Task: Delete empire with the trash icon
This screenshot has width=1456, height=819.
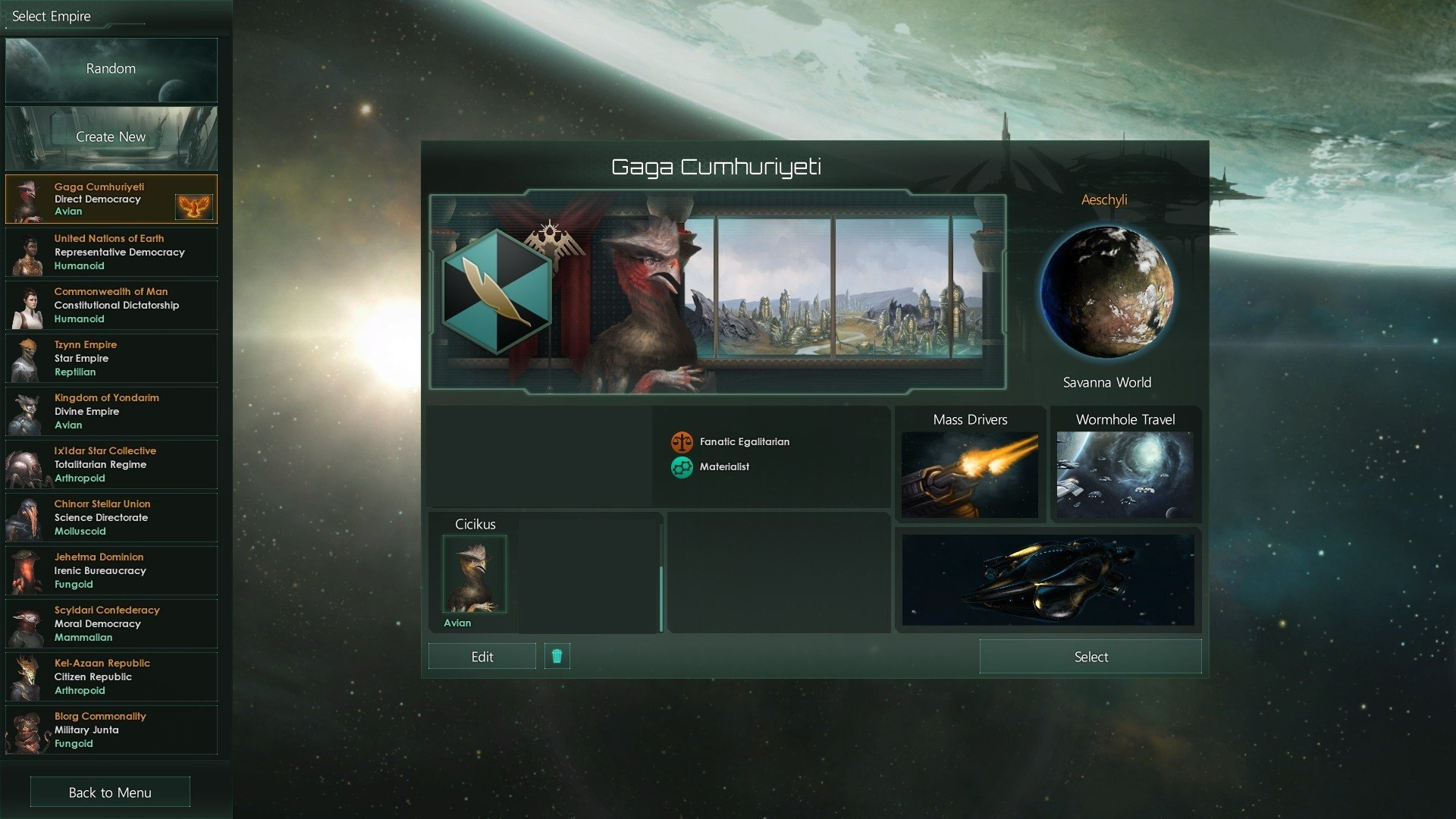Action: [x=557, y=656]
